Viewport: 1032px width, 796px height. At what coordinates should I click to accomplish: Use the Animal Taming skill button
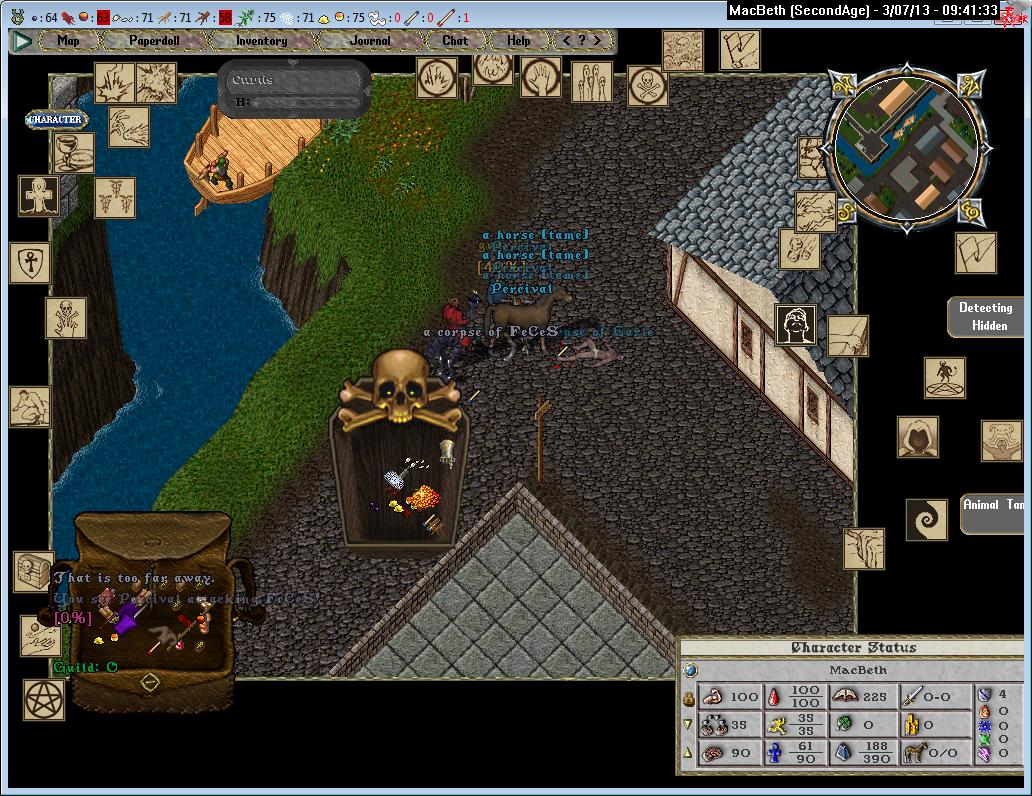point(992,512)
